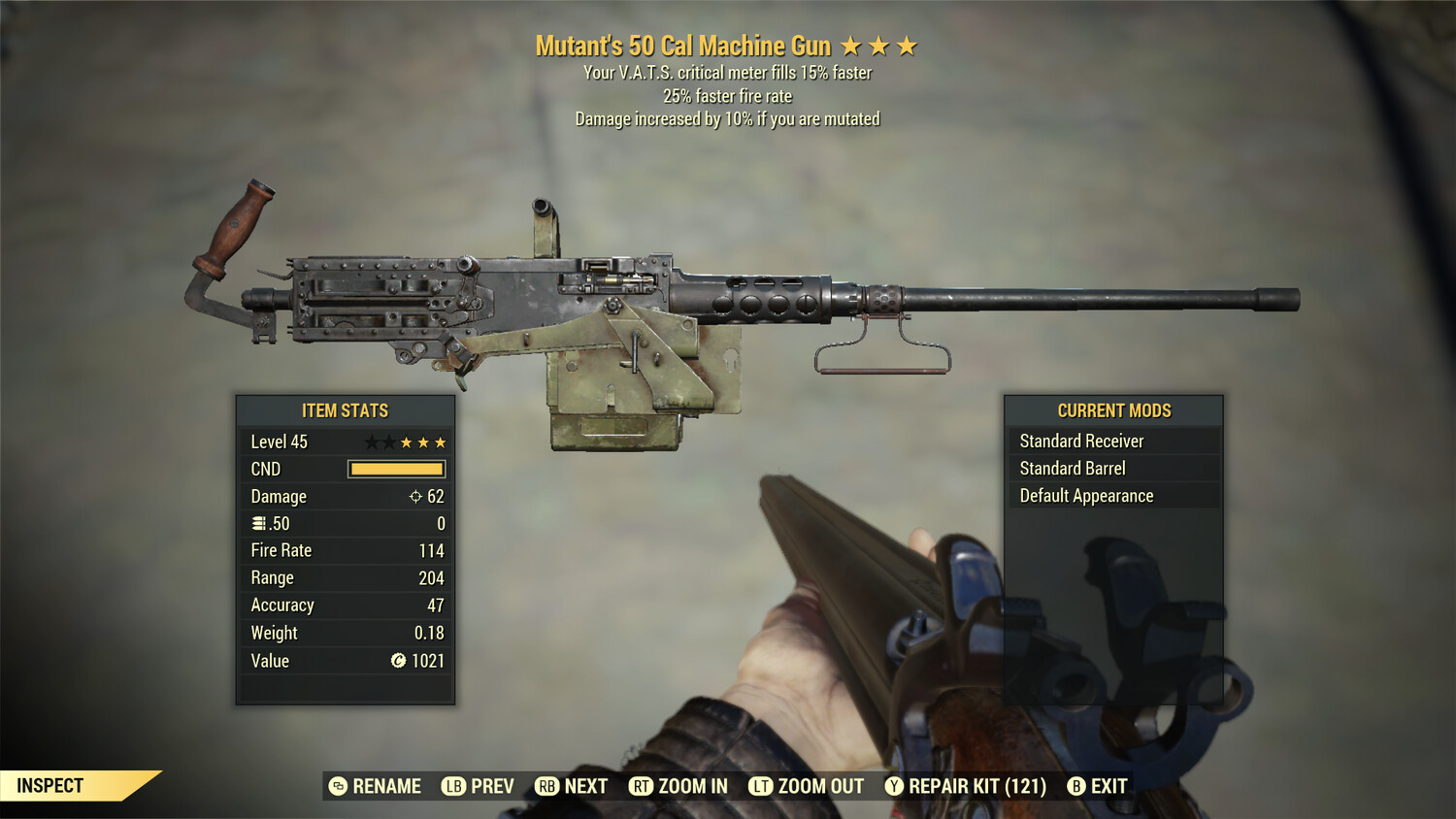Screen dimensions: 1456x819
Task: Toggle a dimmed star in the Level 45 row
Action: click(372, 441)
